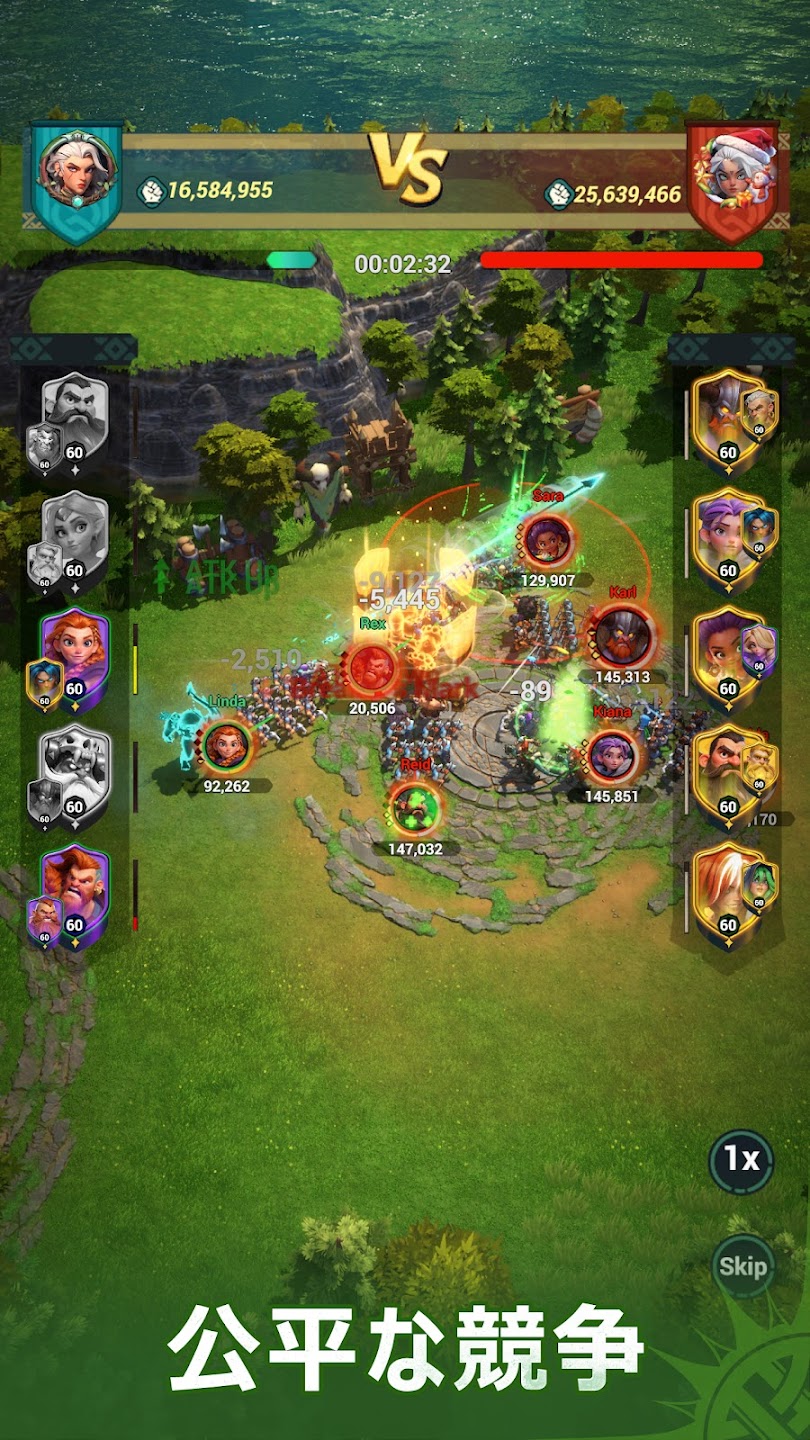Open the white-haired player avatar in teal banner

pyautogui.click(x=76, y=170)
